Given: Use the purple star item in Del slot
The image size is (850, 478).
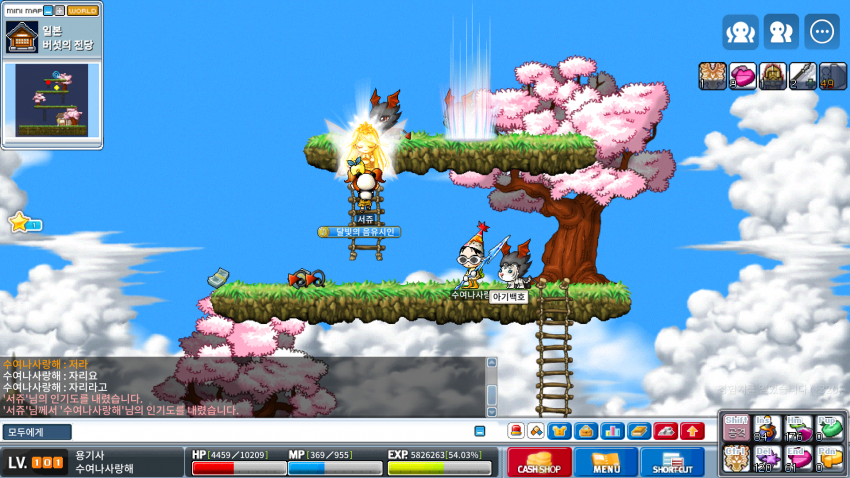Looking at the screenshot, I should (767, 459).
